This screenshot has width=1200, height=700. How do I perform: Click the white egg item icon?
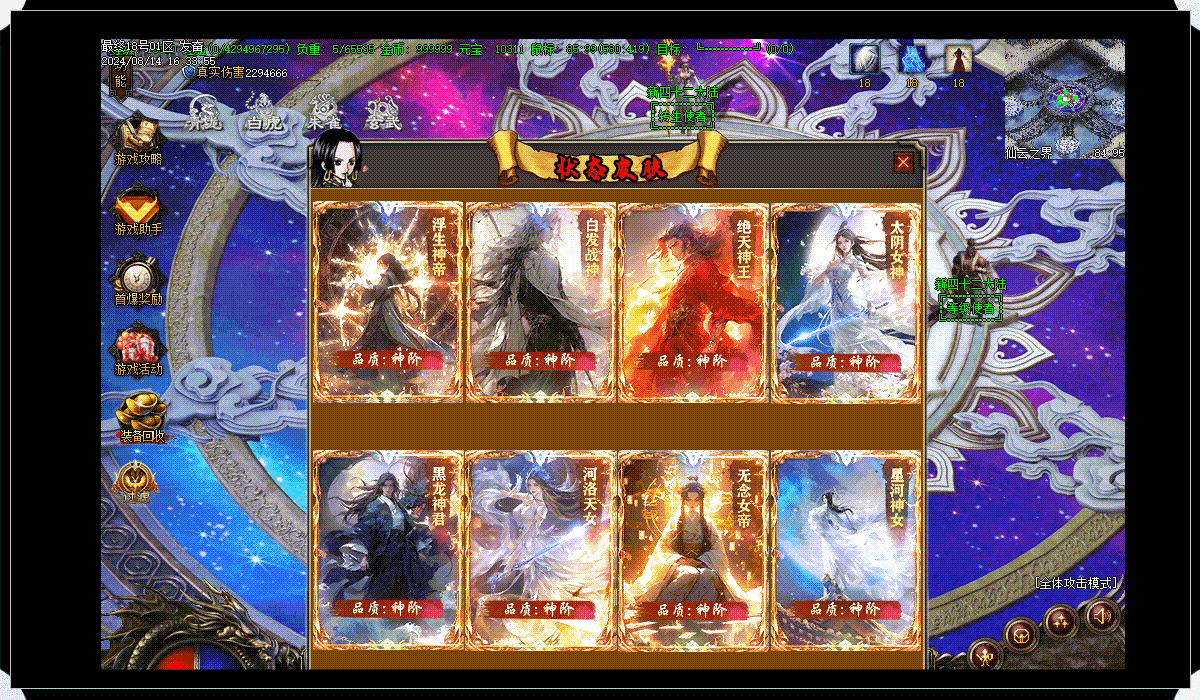(x=864, y=60)
